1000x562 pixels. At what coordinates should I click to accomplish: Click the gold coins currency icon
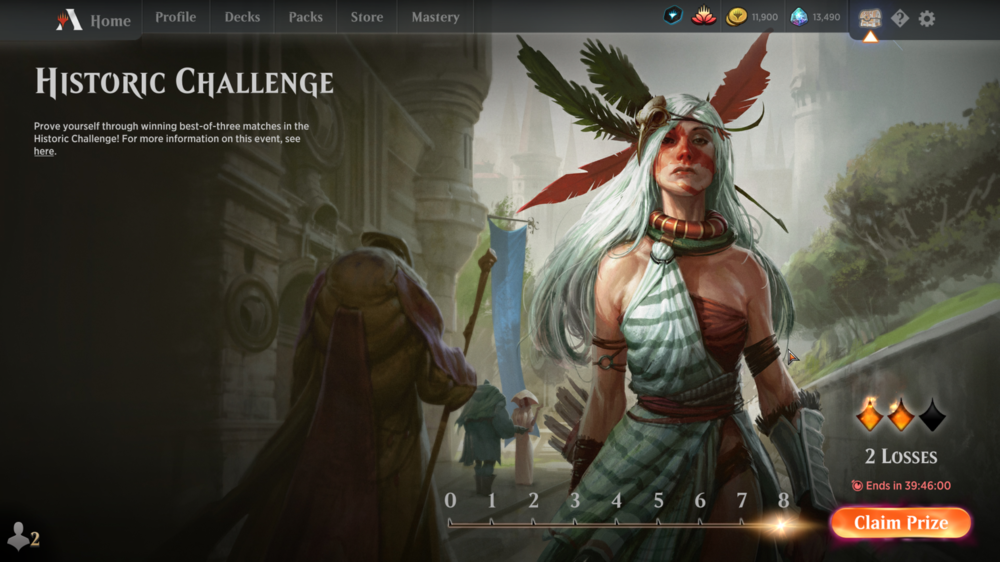pyautogui.click(x=737, y=17)
